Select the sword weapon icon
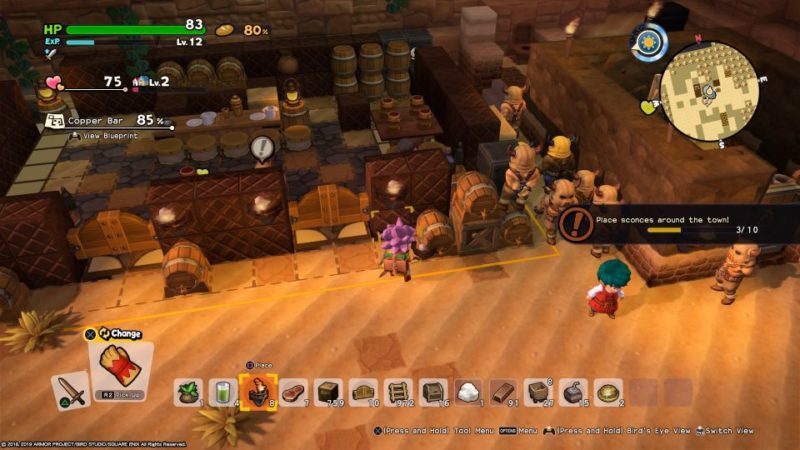Image resolution: width=800 pixels, height=450 pixels. (70, 389)
